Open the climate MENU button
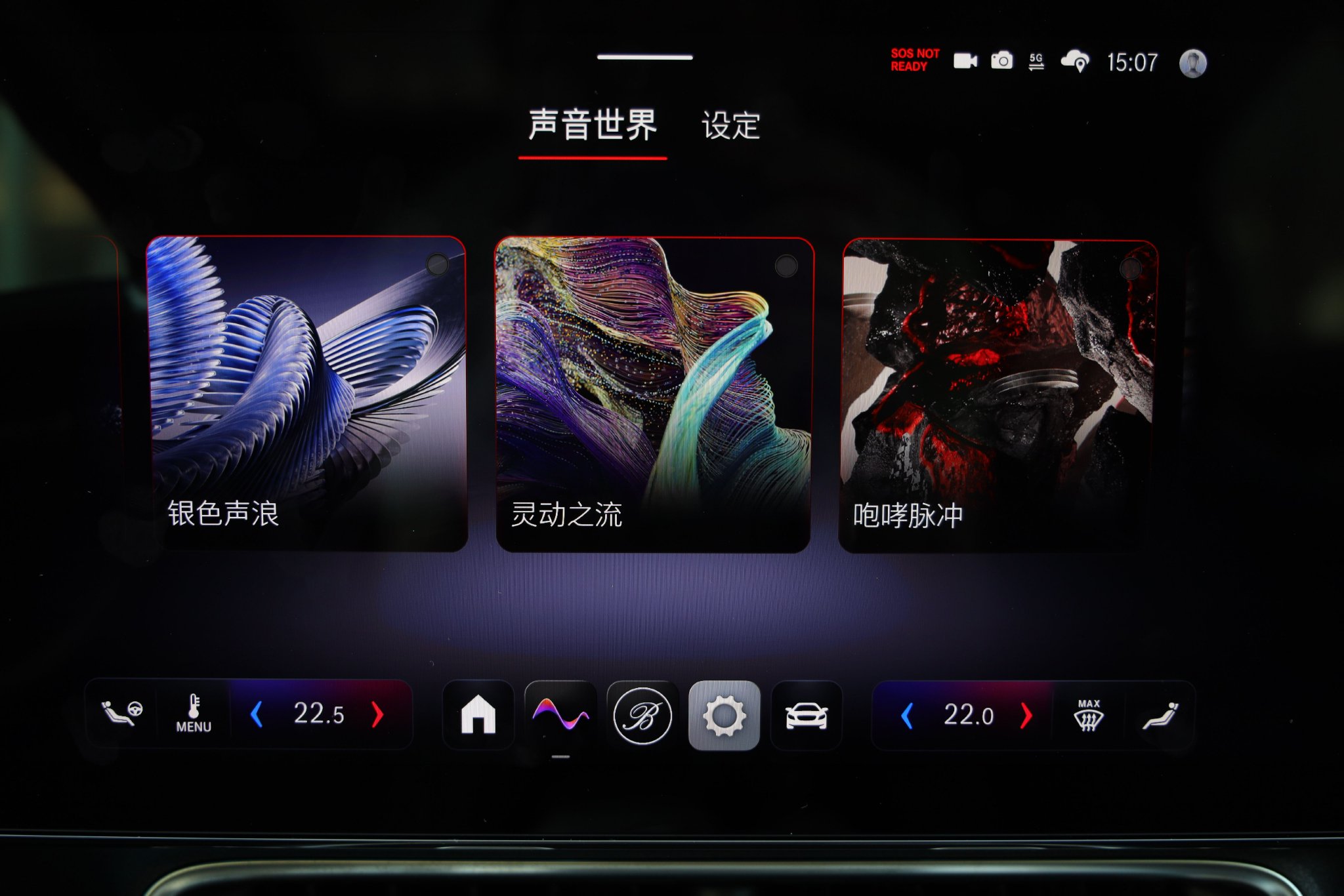This screenshot has height=896, width=1344. 194,714
